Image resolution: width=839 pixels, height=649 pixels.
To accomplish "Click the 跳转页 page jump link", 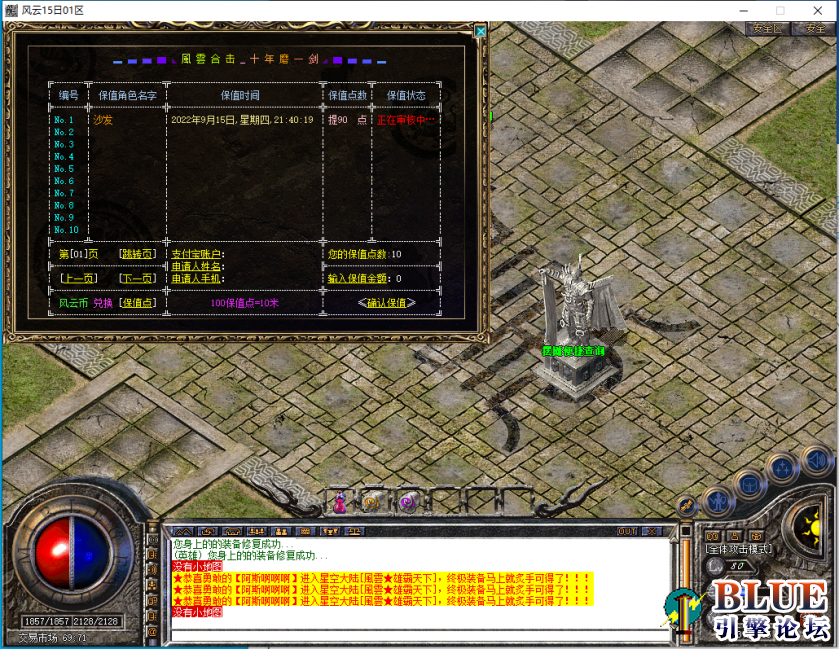I will click(x=136, y=254).
